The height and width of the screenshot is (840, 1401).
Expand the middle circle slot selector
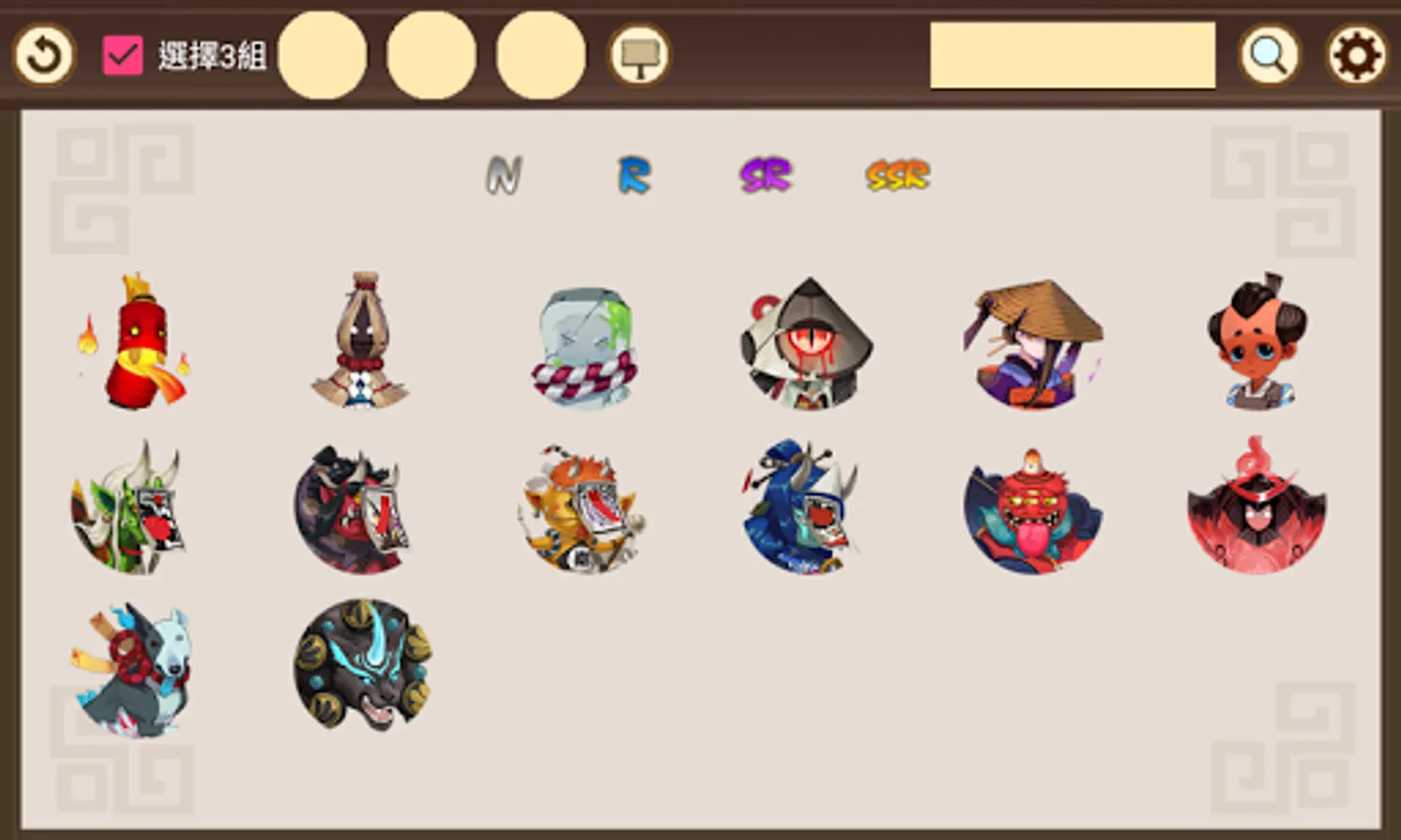point(432,55)
